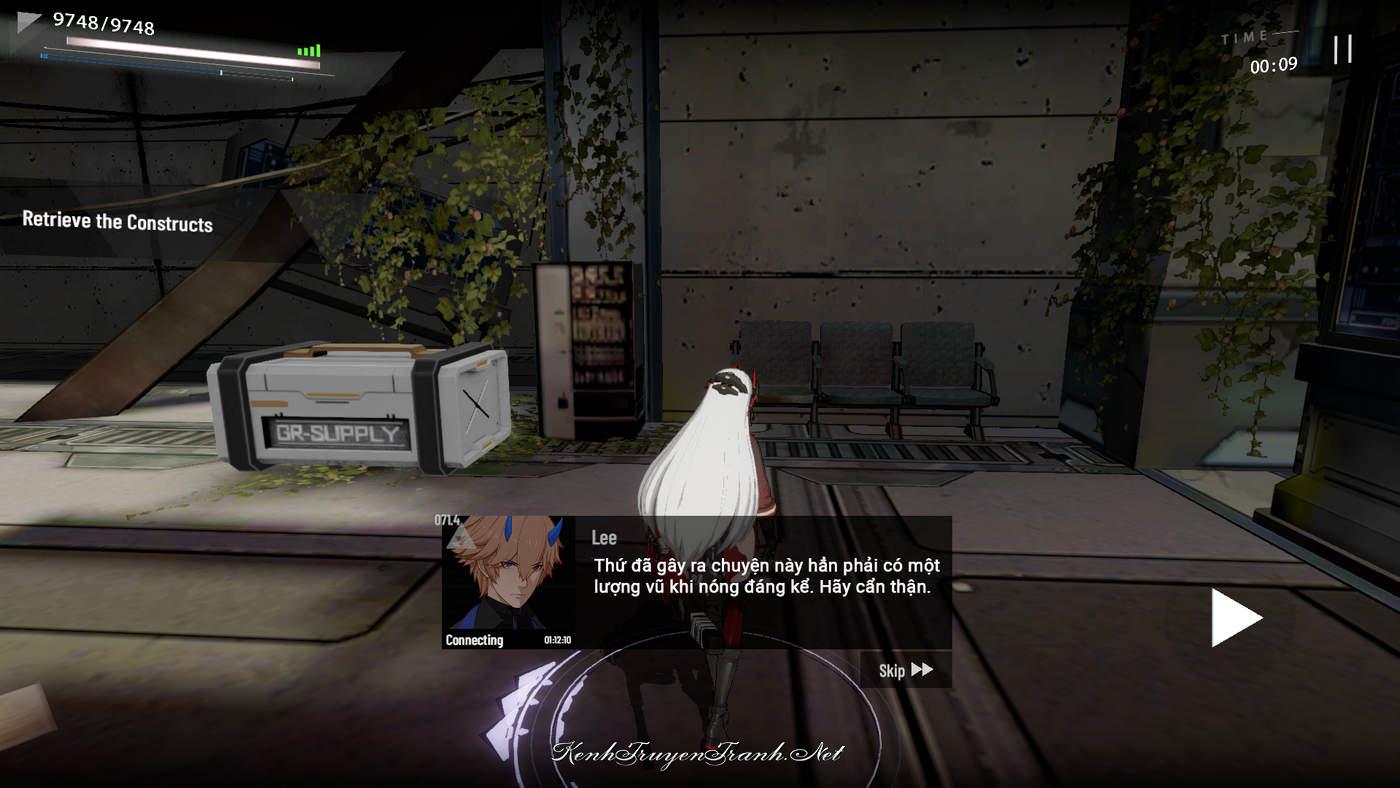Advance dialogue with the white play arrow

click(x=1236, y=617)
